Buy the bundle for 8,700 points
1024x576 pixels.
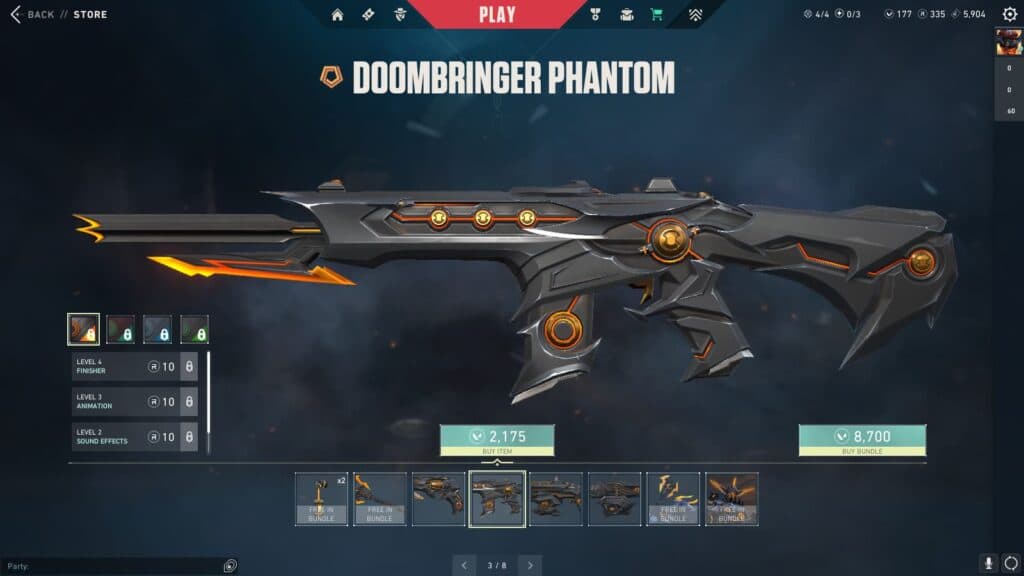pyautogui.click(x=862, y=440)
